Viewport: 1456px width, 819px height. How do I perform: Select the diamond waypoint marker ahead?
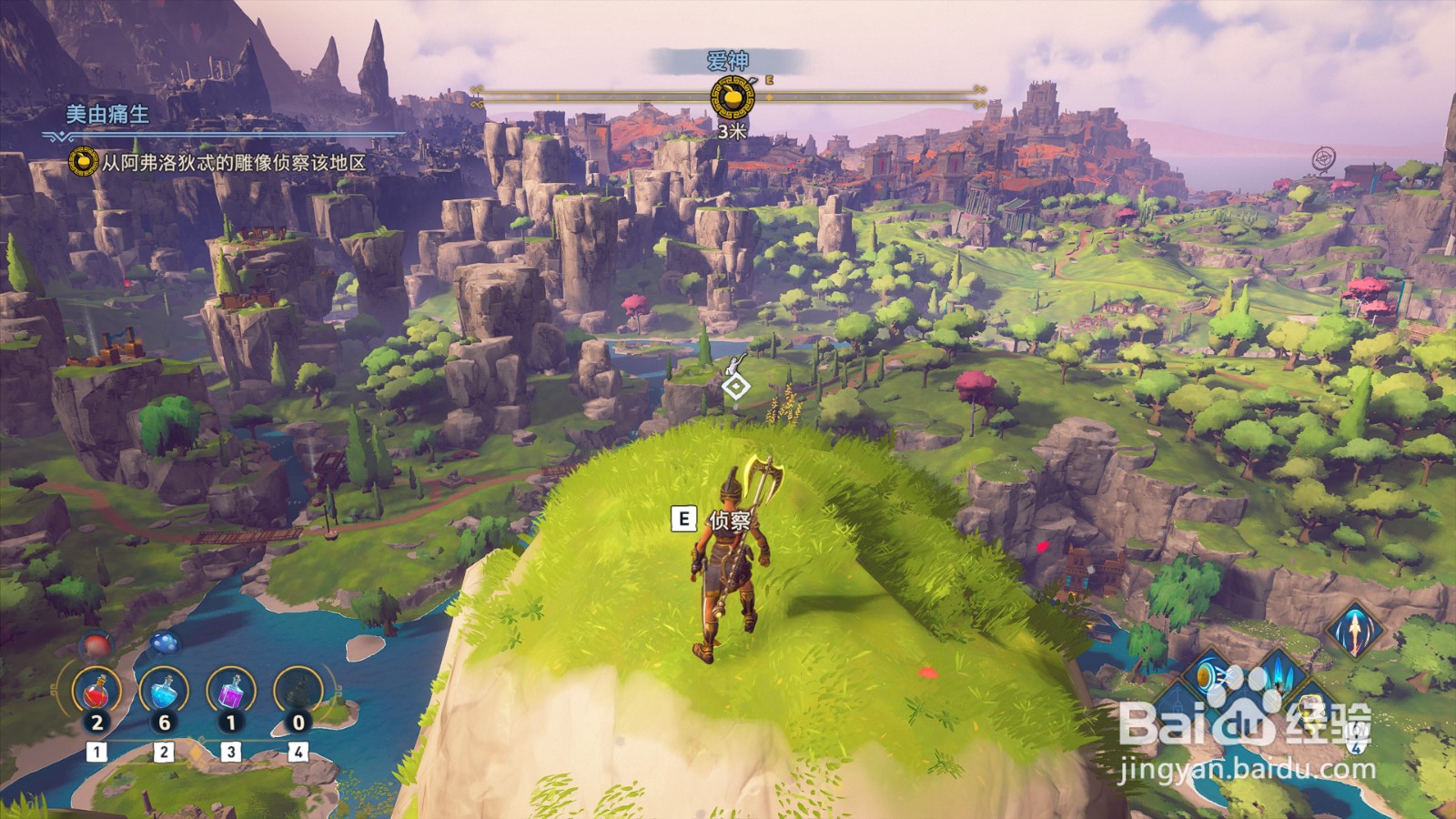(735, 389)
